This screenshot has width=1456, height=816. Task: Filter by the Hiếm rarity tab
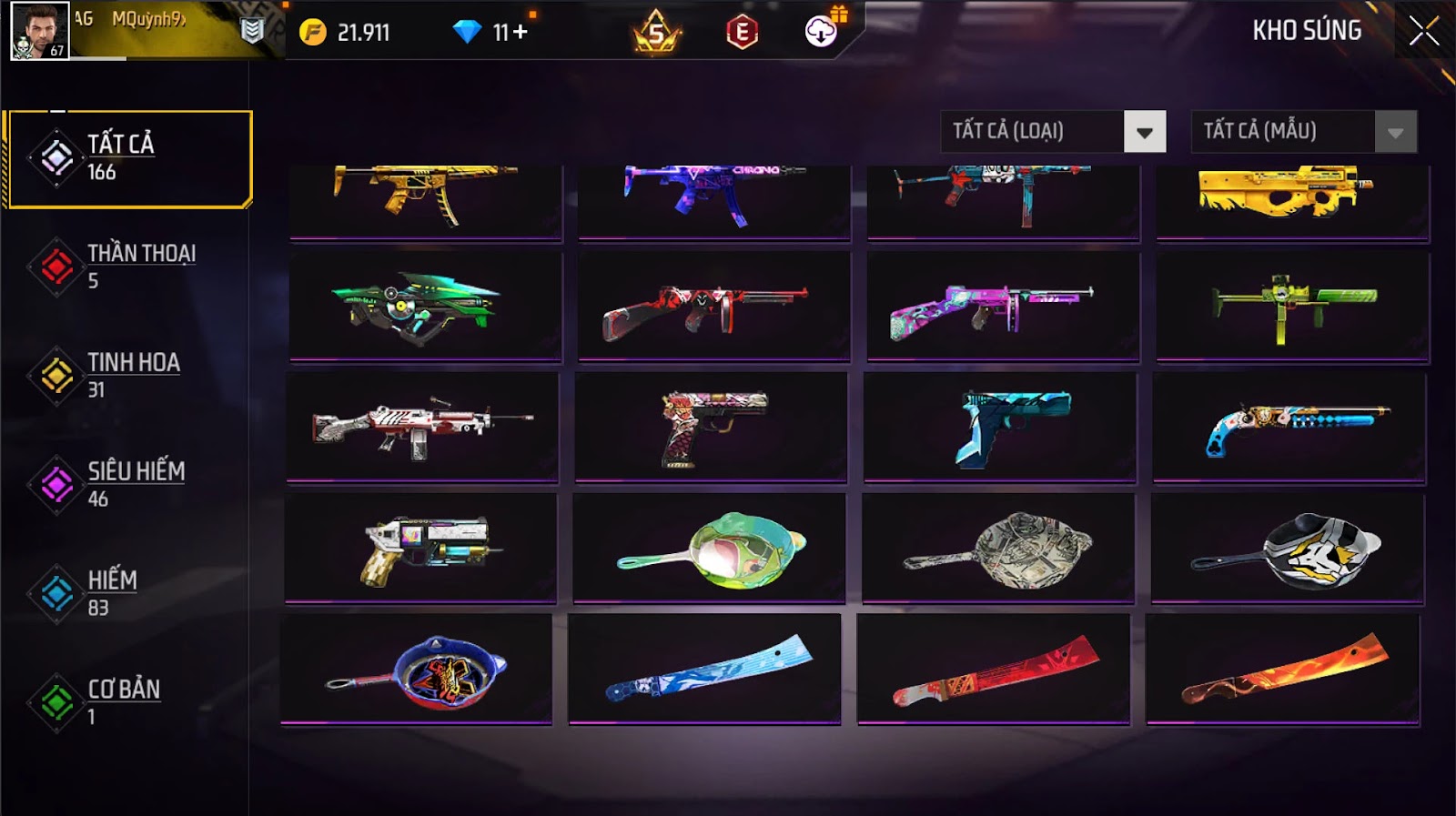(x=127, y=594)
